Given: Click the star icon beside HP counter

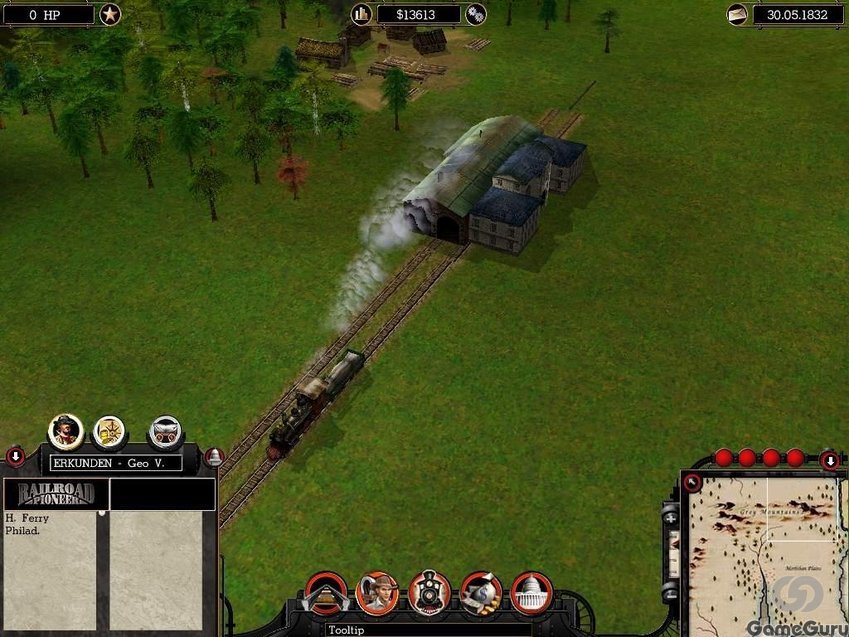Looking at the screenshot, I should tap(110, 14).
